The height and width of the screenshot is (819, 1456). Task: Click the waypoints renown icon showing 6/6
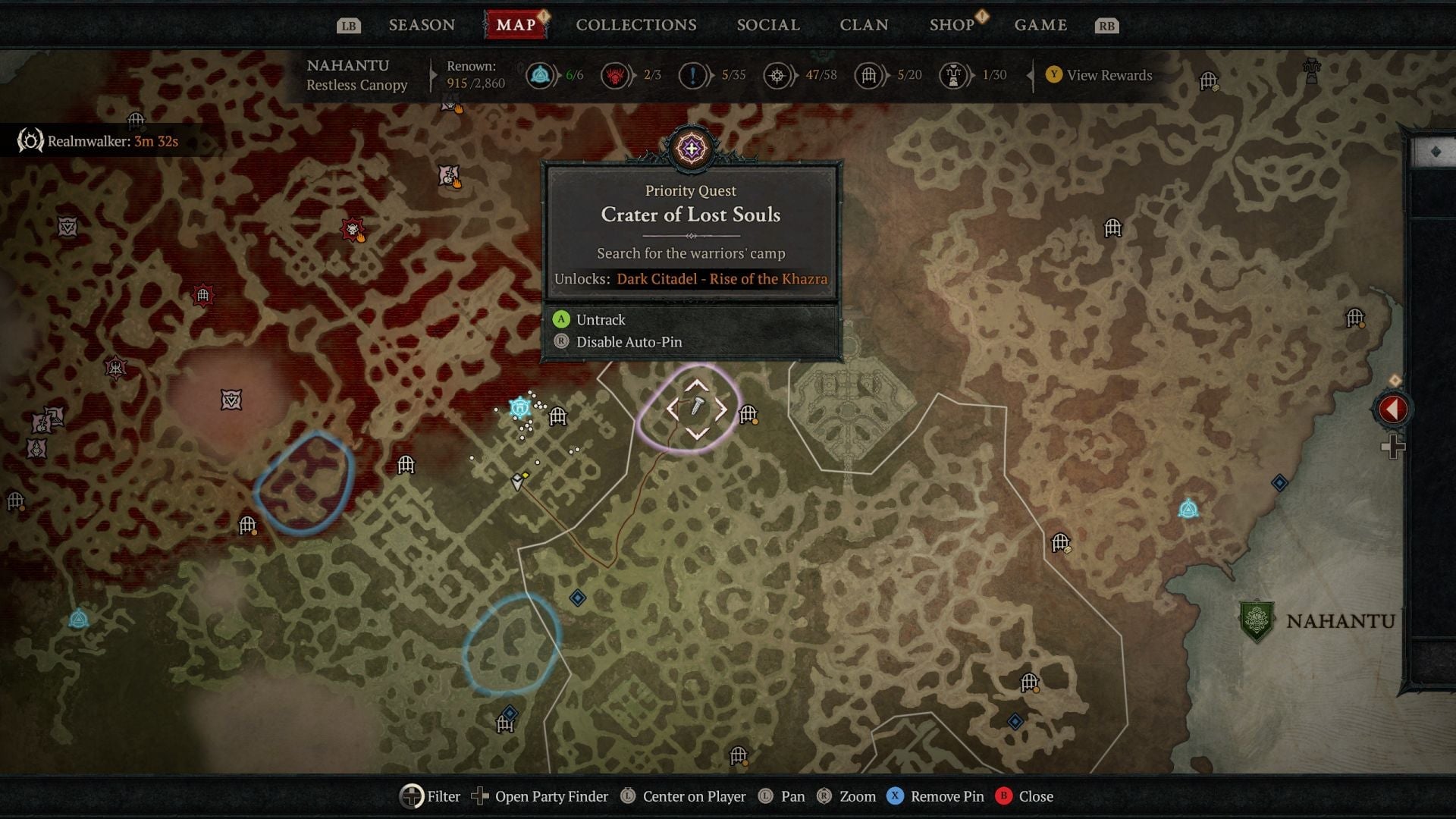540,74
